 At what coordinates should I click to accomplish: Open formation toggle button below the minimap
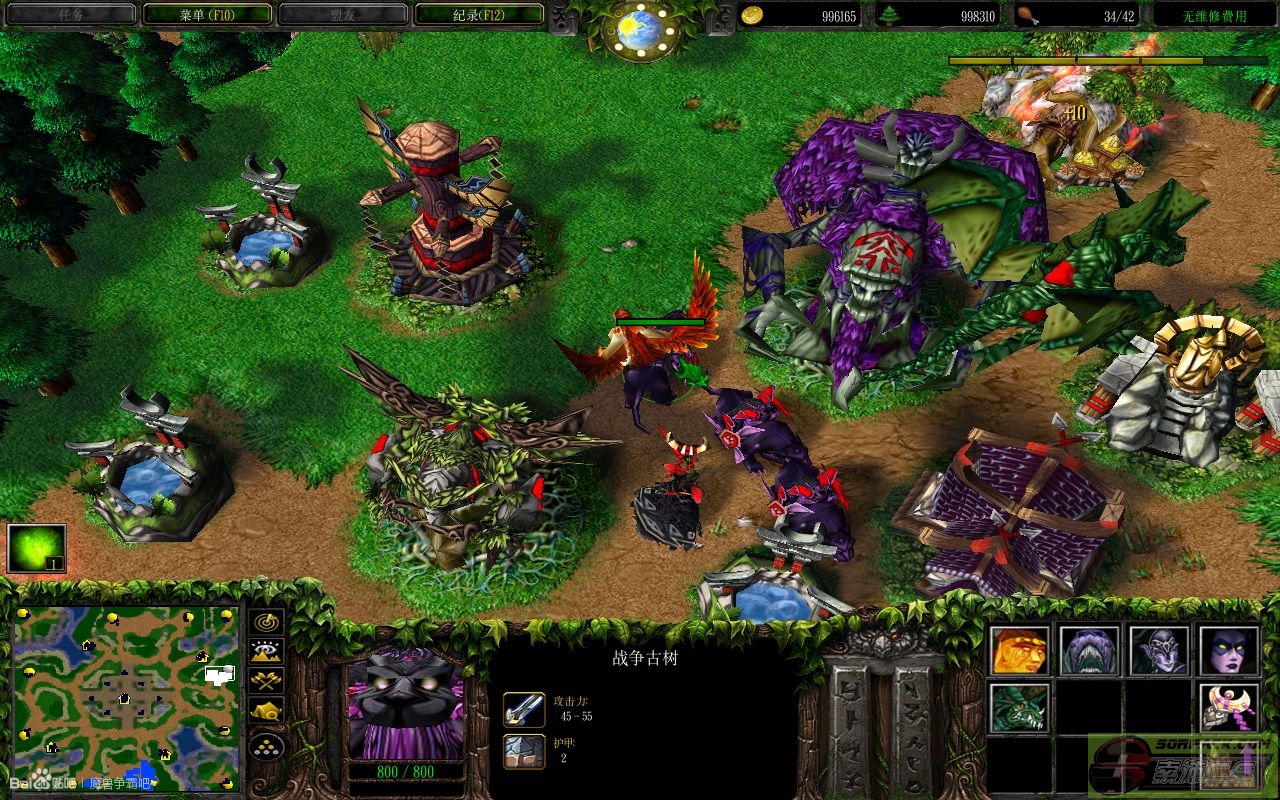(x=266, y=746)
